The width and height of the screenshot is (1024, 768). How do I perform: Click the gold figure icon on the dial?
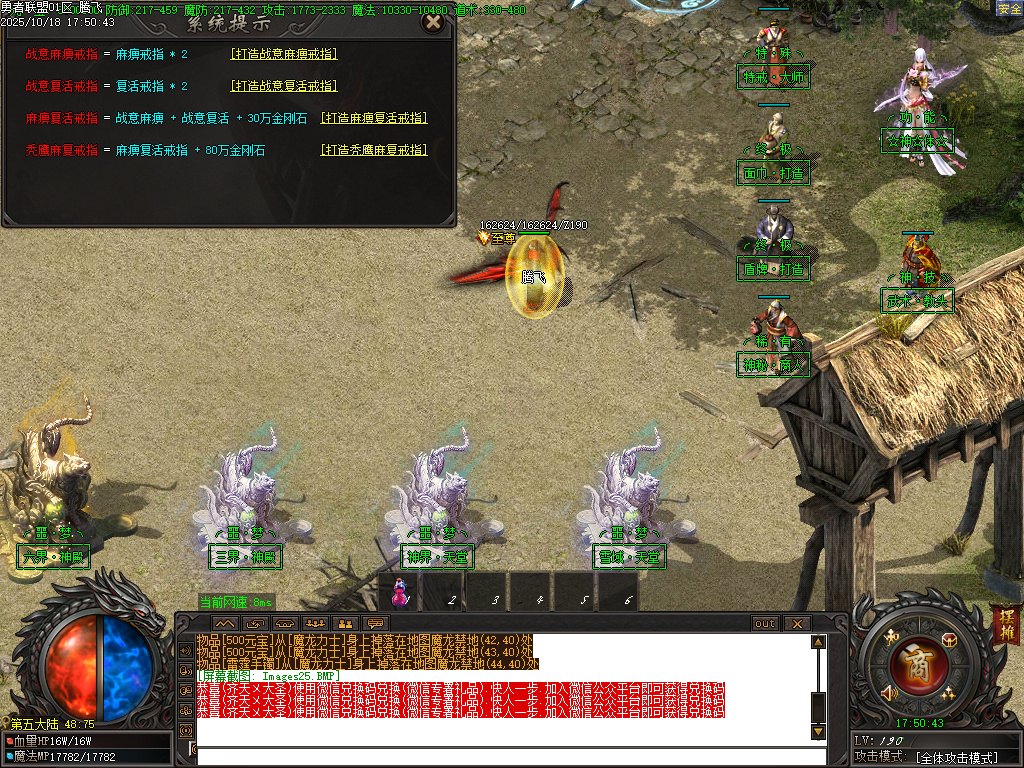point(891,638)
